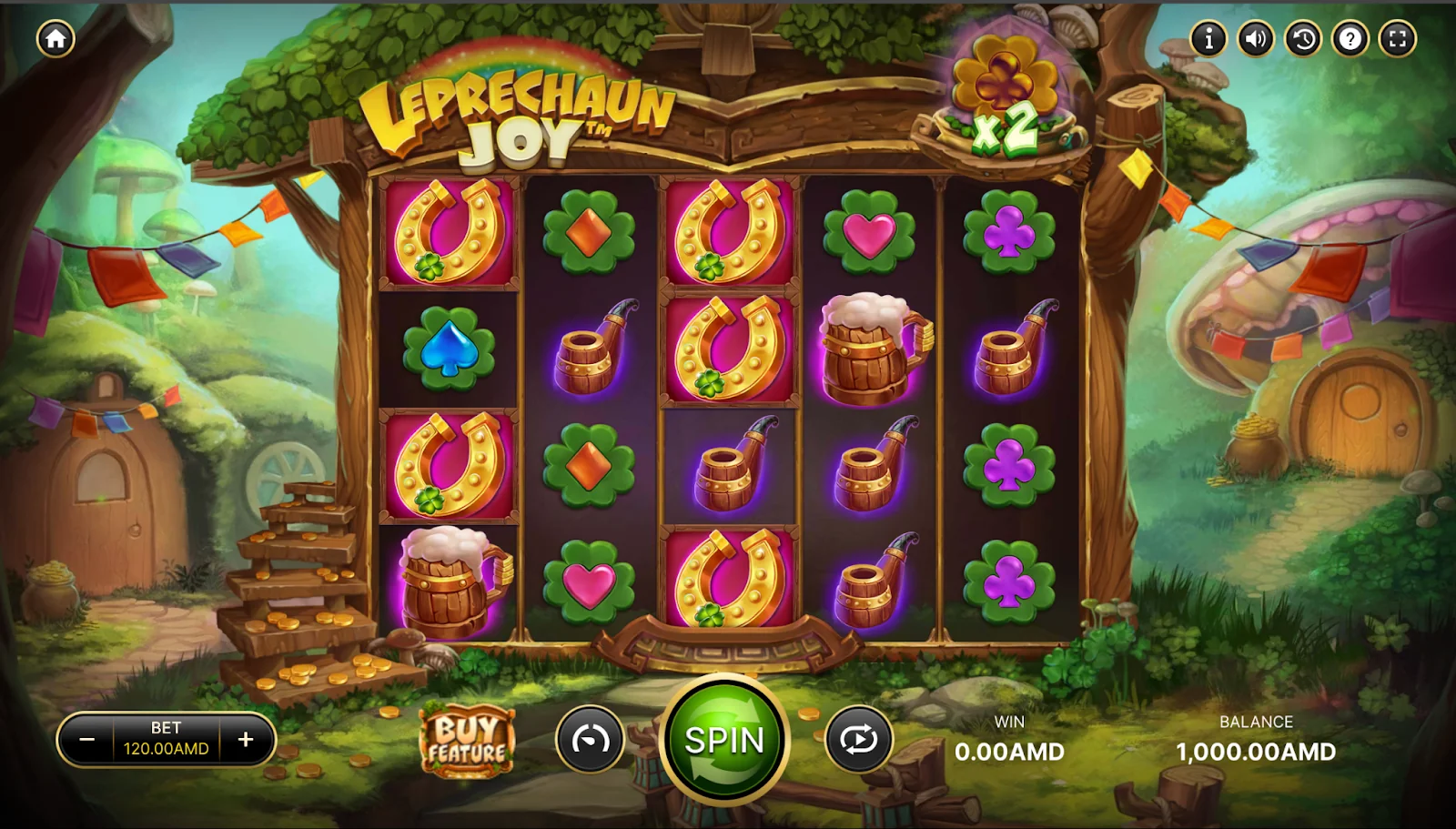1456x829 pixels.
Task: Open the help question mark
Action: tap(1350, 38)
